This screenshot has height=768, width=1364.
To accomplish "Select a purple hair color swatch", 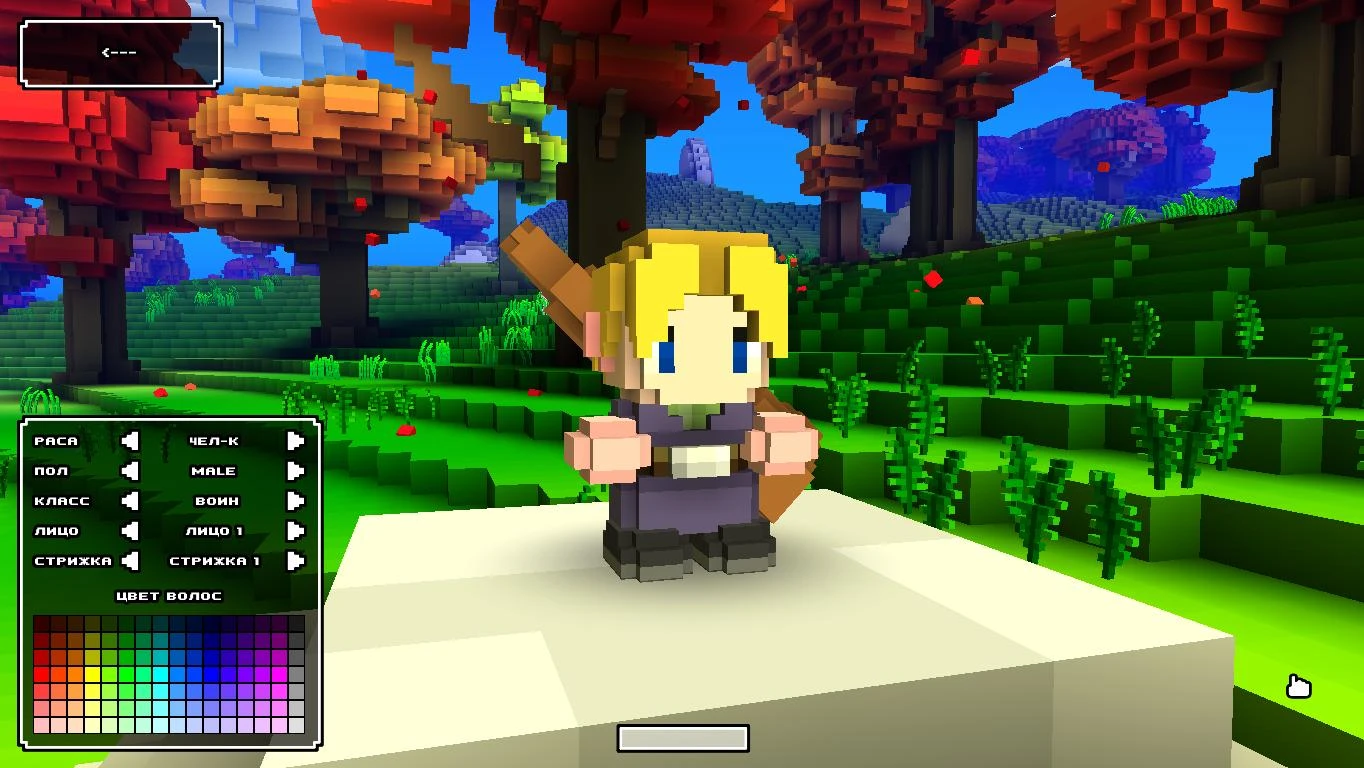I will pyautogui.click(x=246, y=676).
